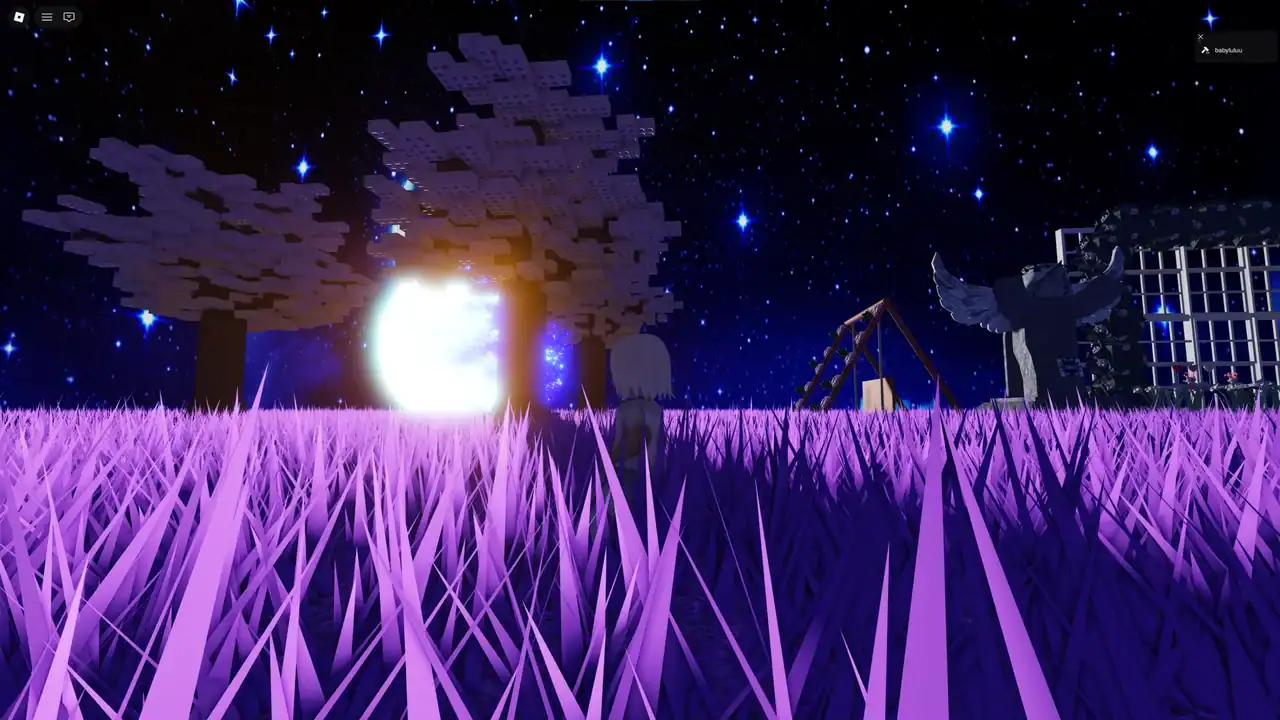The image size is (1280, 720).
Task: Open the Roblox logo menu
Action: click(x=19, y=16)
